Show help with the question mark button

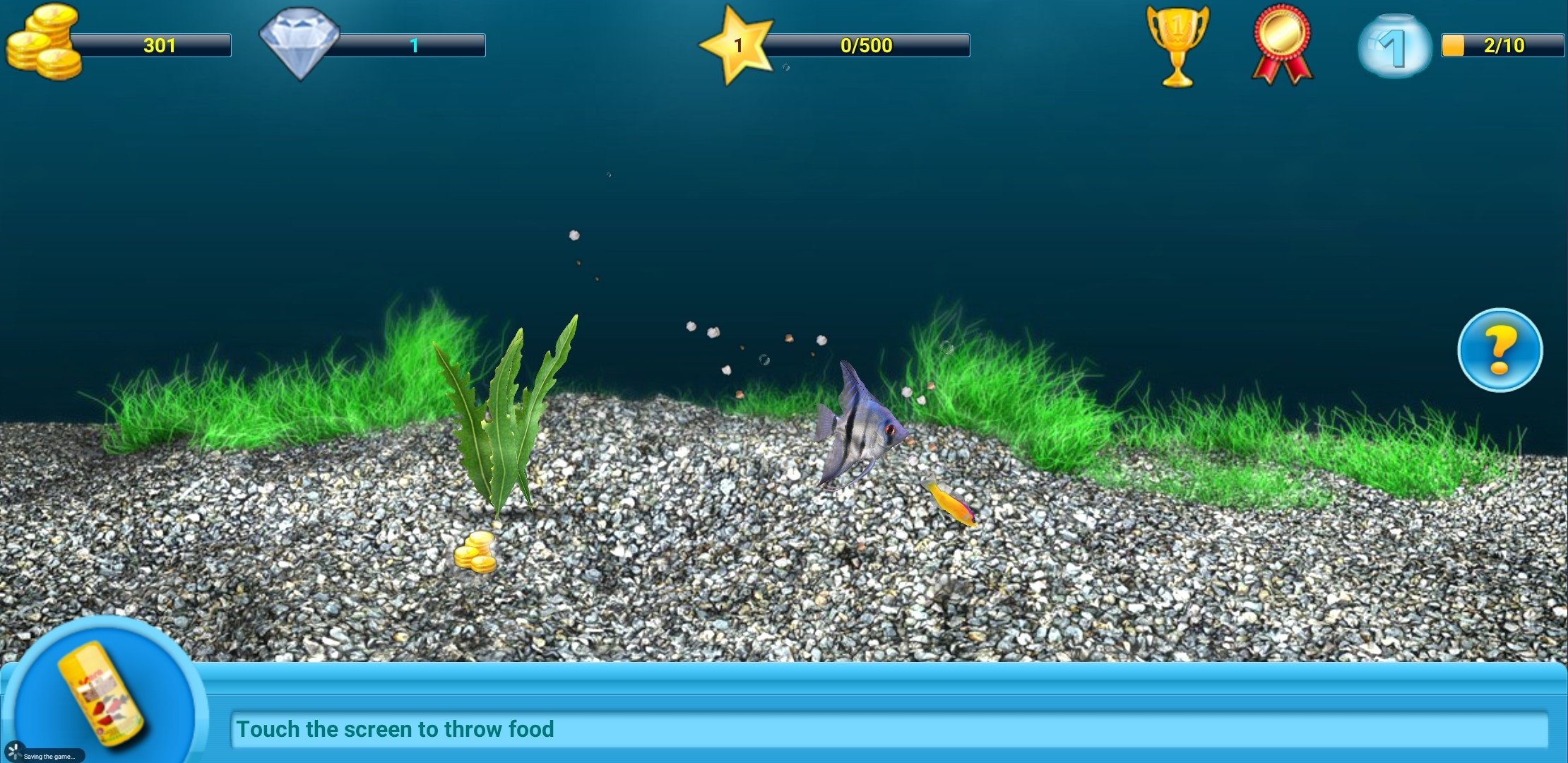1499,350
